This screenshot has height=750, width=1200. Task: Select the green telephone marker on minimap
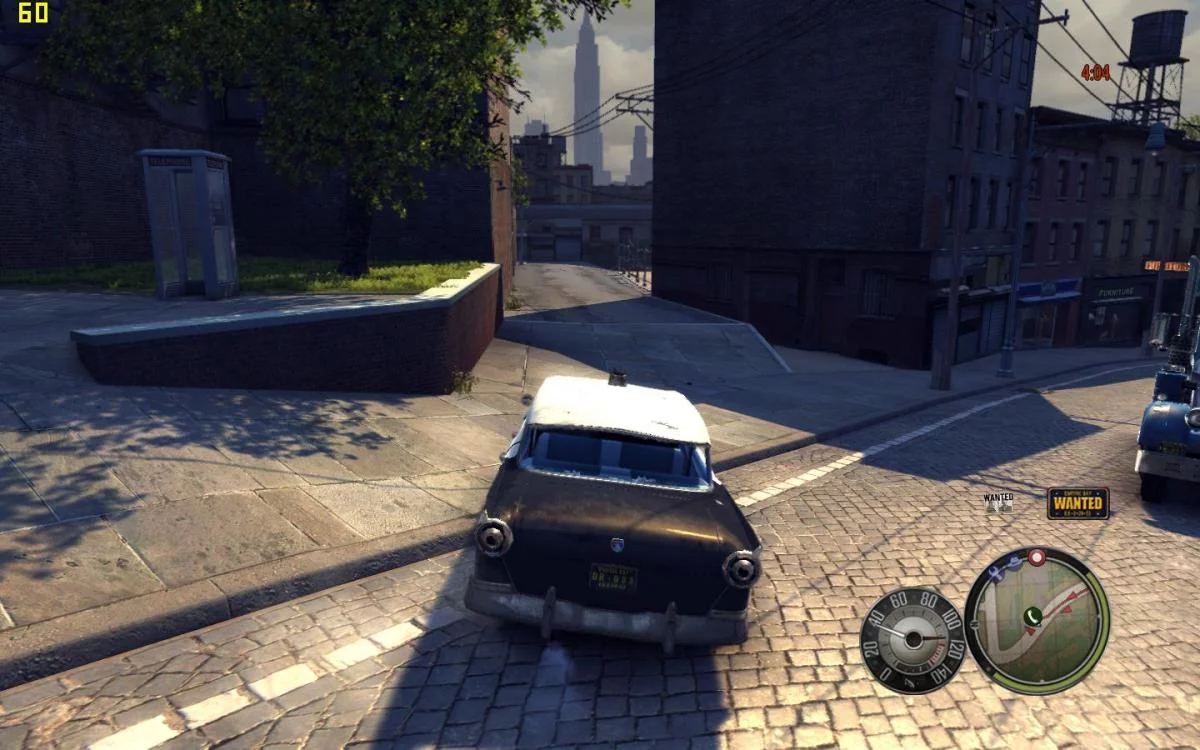[x=1032, y=616]
